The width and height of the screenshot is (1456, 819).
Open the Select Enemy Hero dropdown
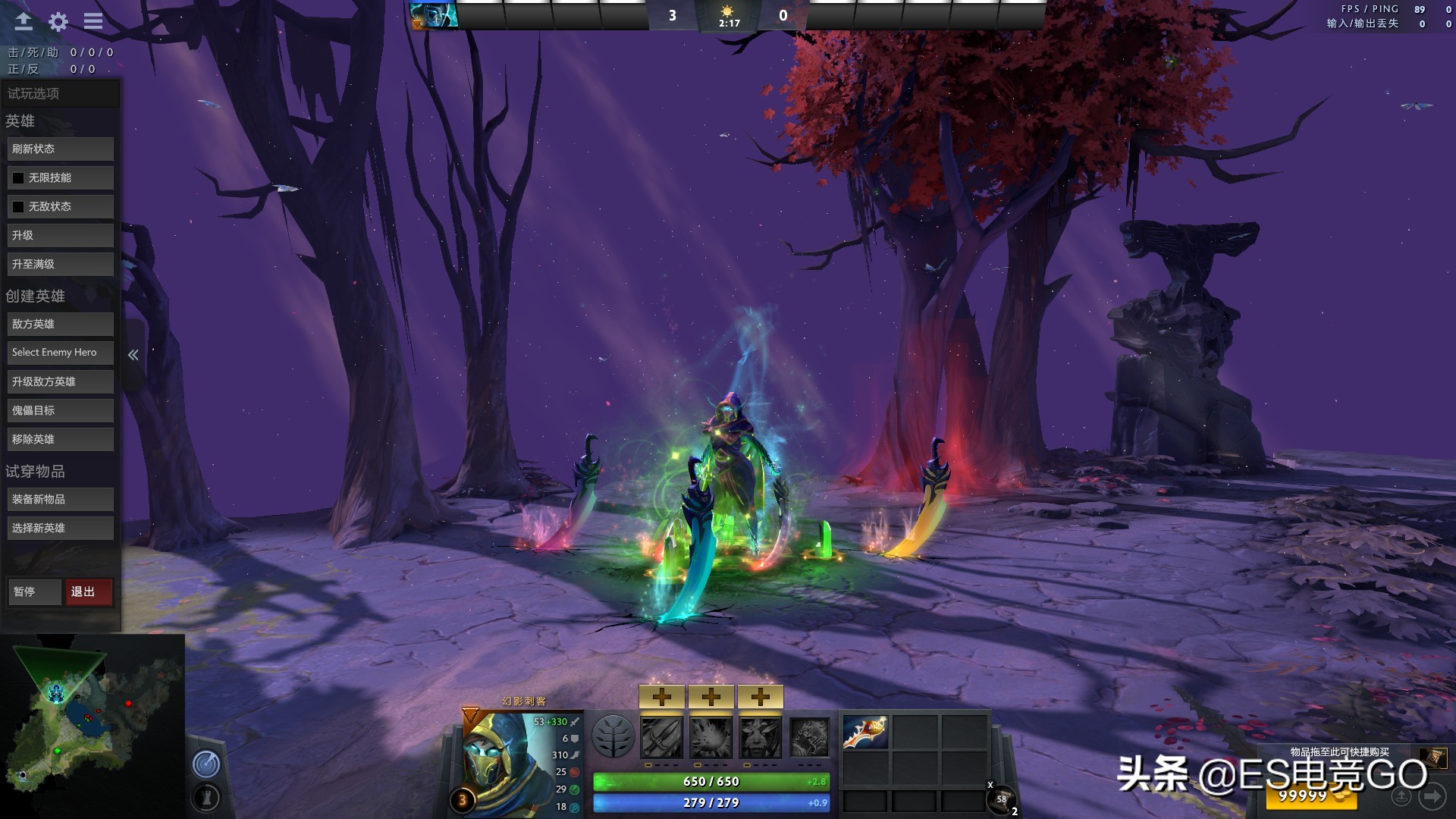60,352
